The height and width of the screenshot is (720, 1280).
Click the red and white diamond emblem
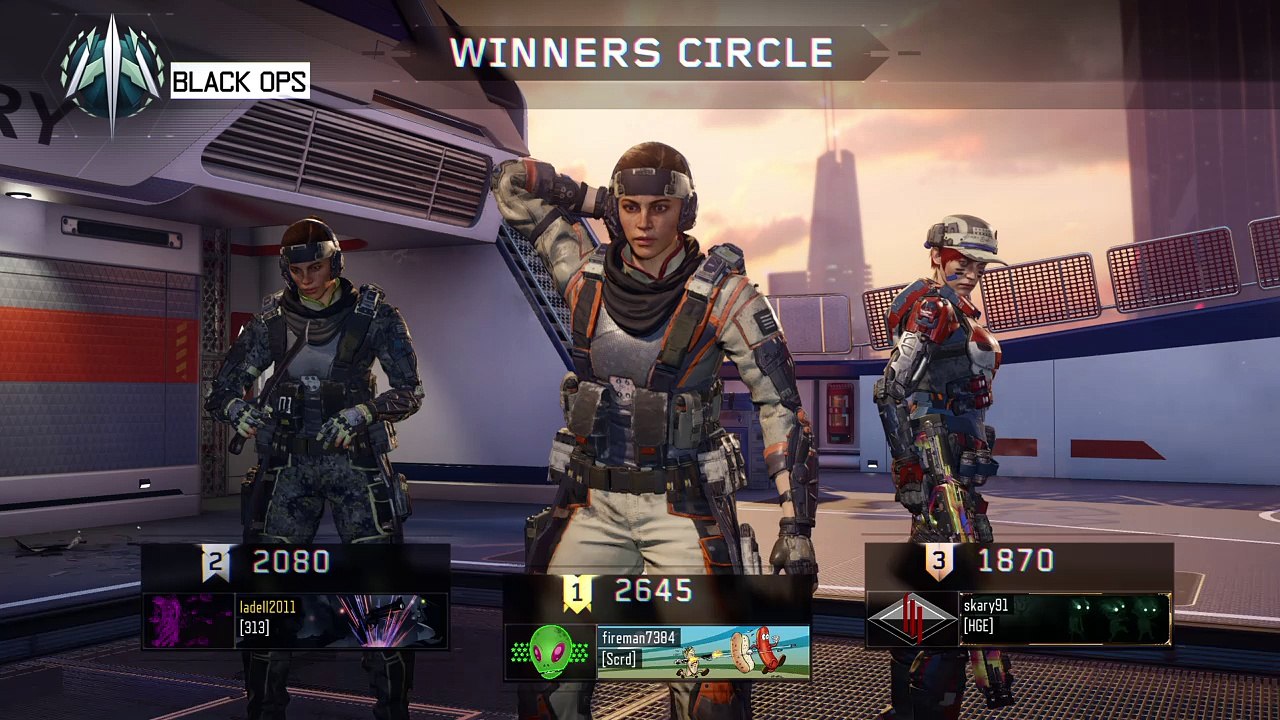tap(912, 620)
